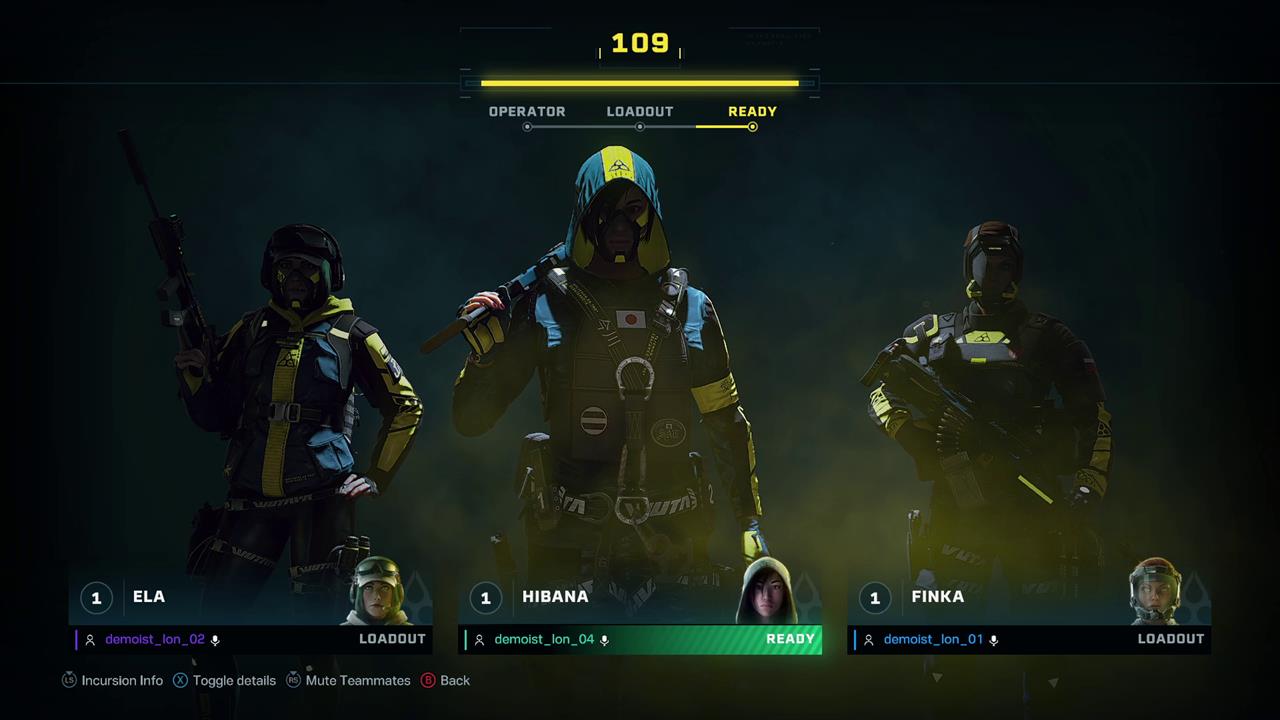Click the green Ready bar for demoist_lon_04
The height and width of the screenshot is (720, 1280).
[x=640, y=640]
